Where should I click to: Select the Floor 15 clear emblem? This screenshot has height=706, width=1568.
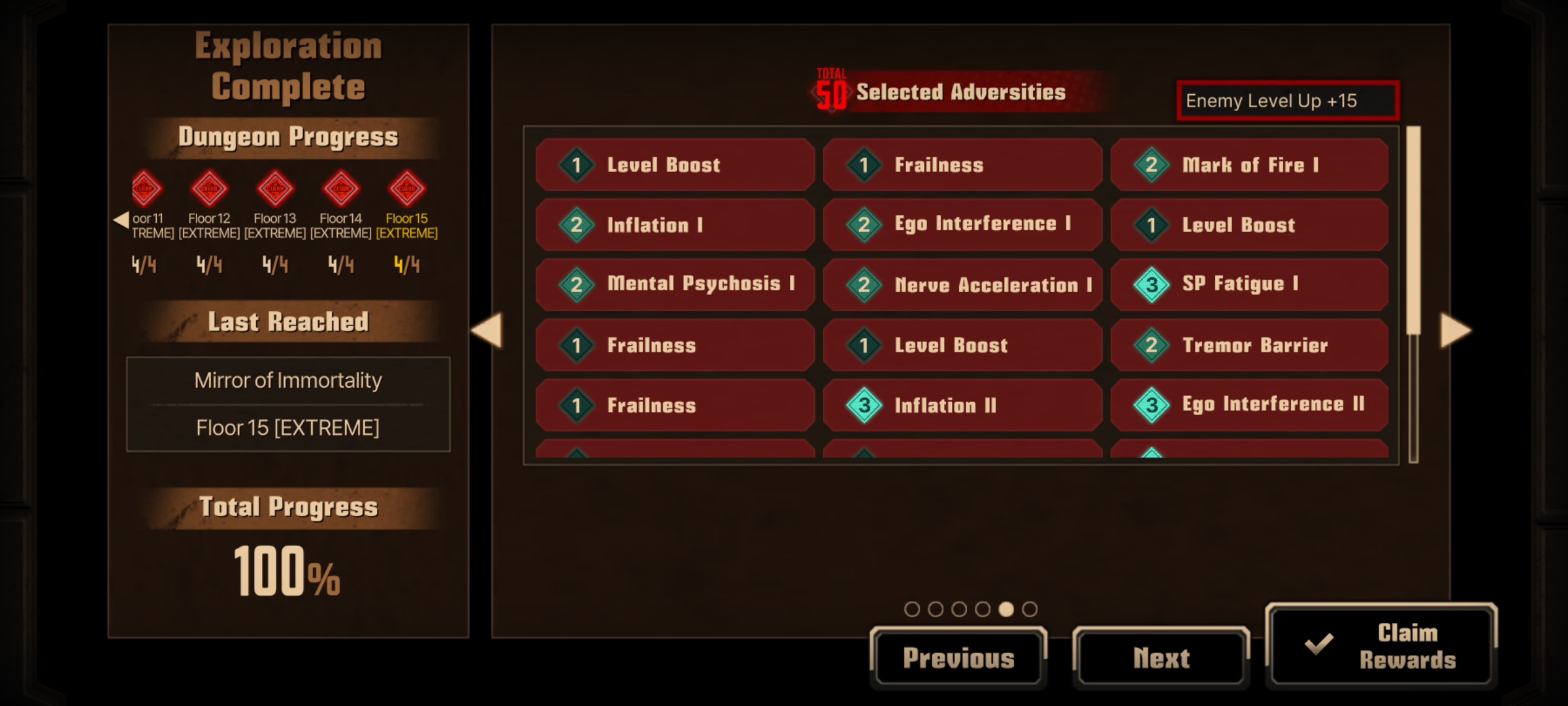point(406,189)
